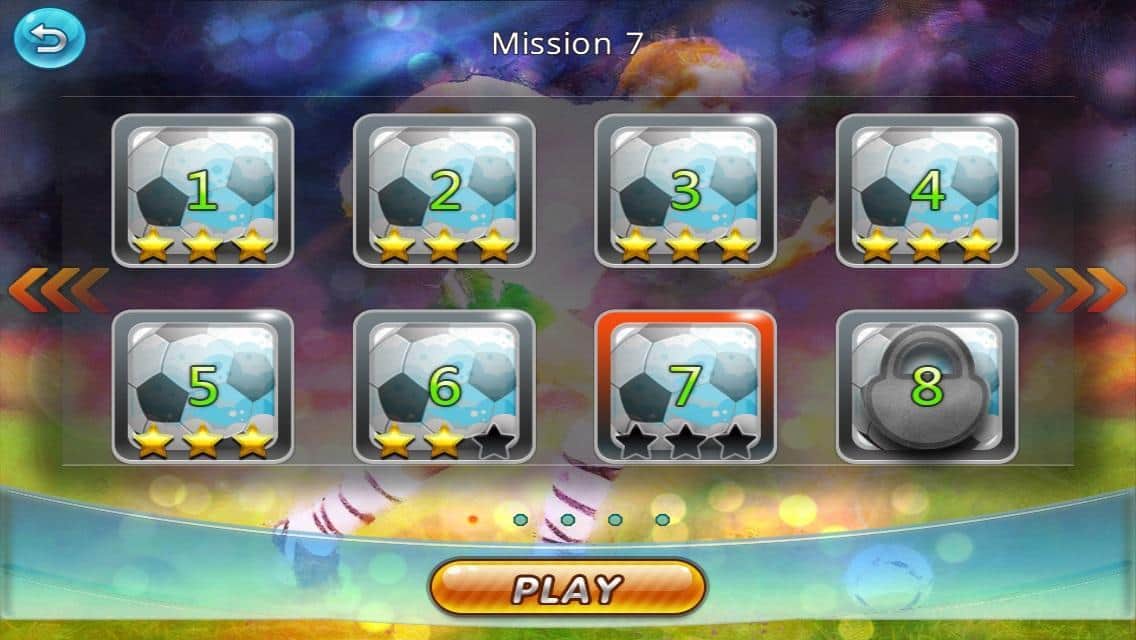Choose mission 2 level tile
1136x640 pixels.
[444, 191]
